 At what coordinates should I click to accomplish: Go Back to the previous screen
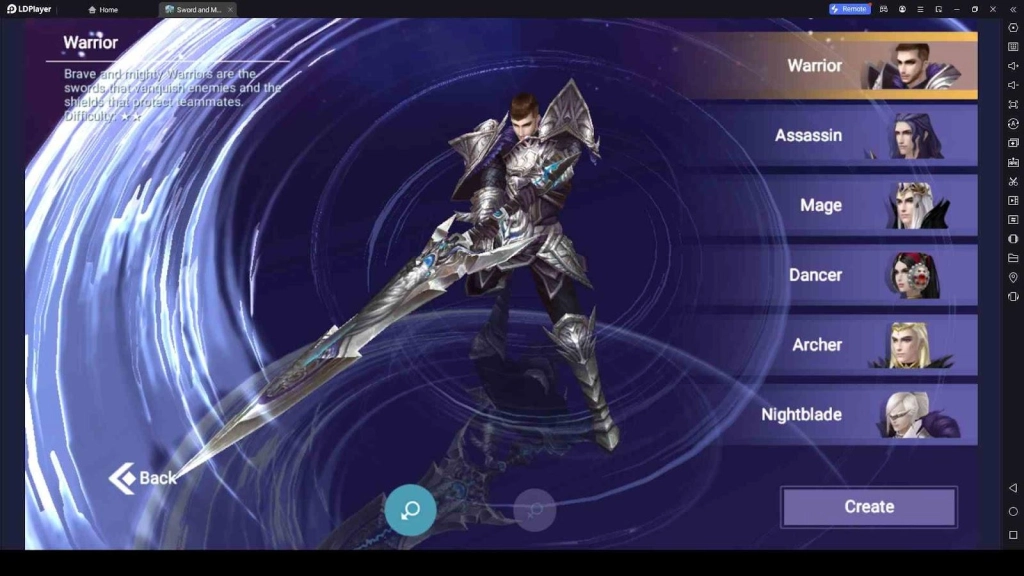tap(143, 478)
